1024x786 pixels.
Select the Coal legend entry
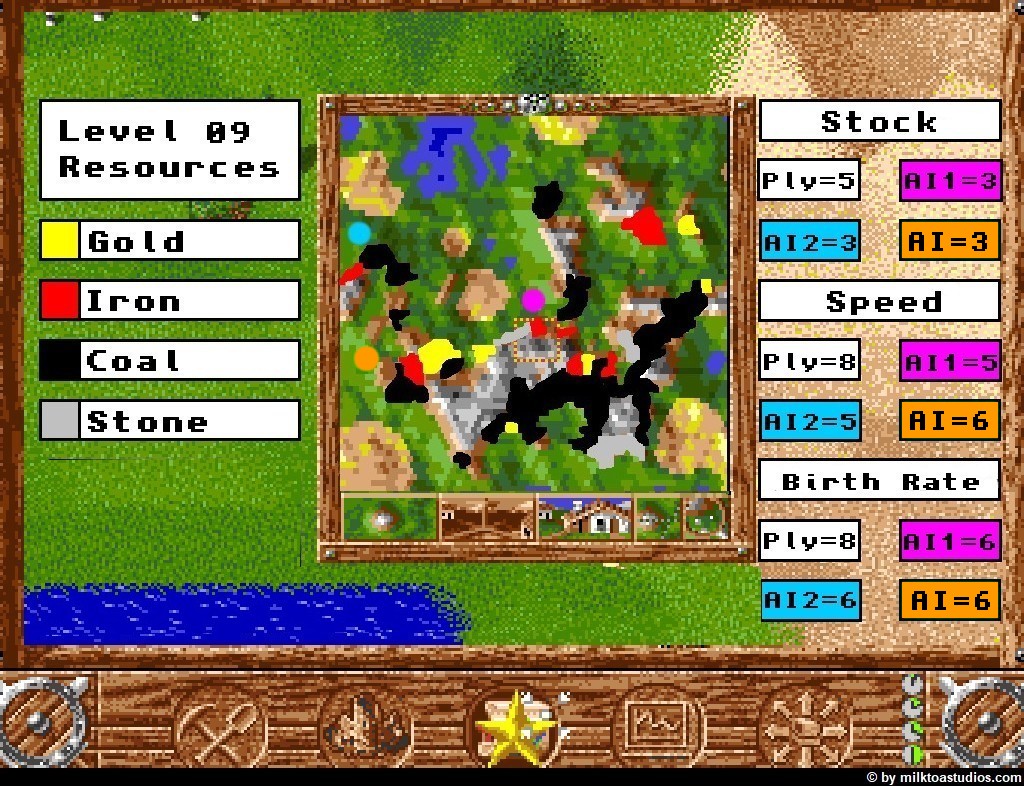click(x=170, y=360)
